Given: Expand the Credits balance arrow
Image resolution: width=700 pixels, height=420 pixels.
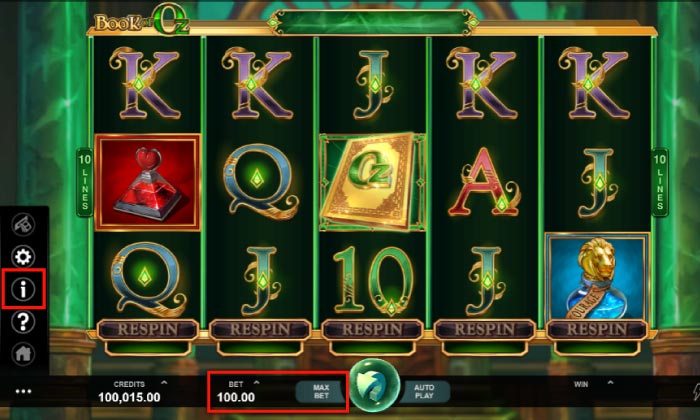Looking at the screenshot, I should [x=163, y=382].
